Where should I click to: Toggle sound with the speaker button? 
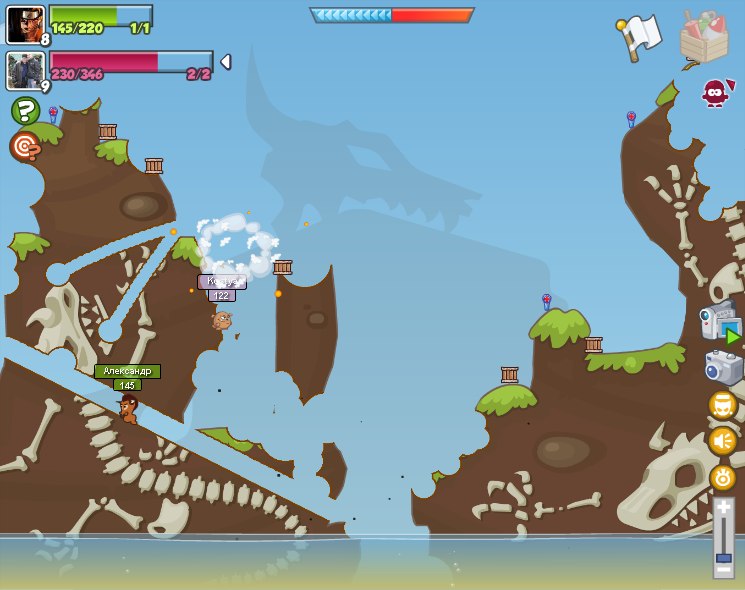click(722, 441)
